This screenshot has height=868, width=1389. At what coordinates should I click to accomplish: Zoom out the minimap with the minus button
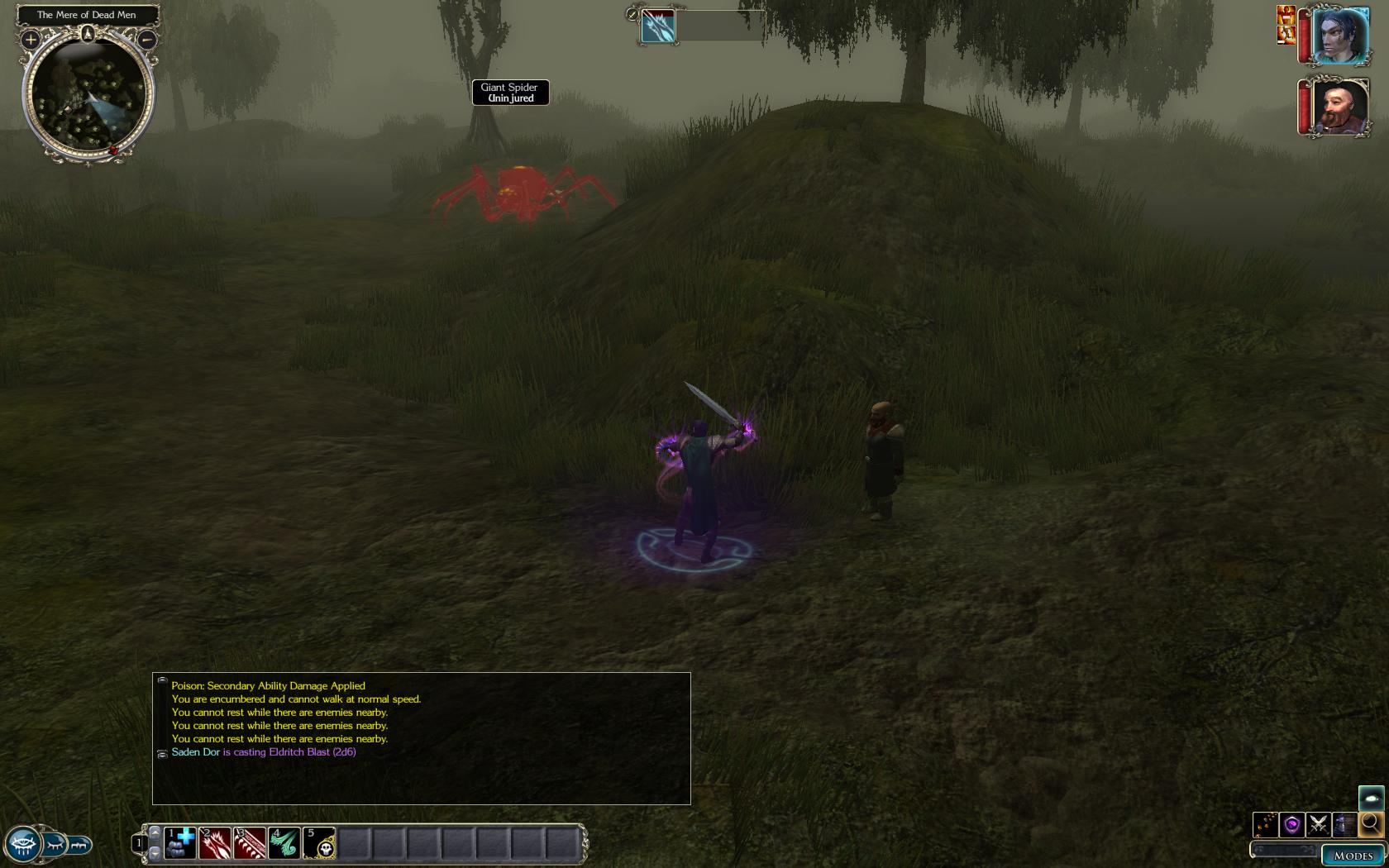tap(146, 39)
